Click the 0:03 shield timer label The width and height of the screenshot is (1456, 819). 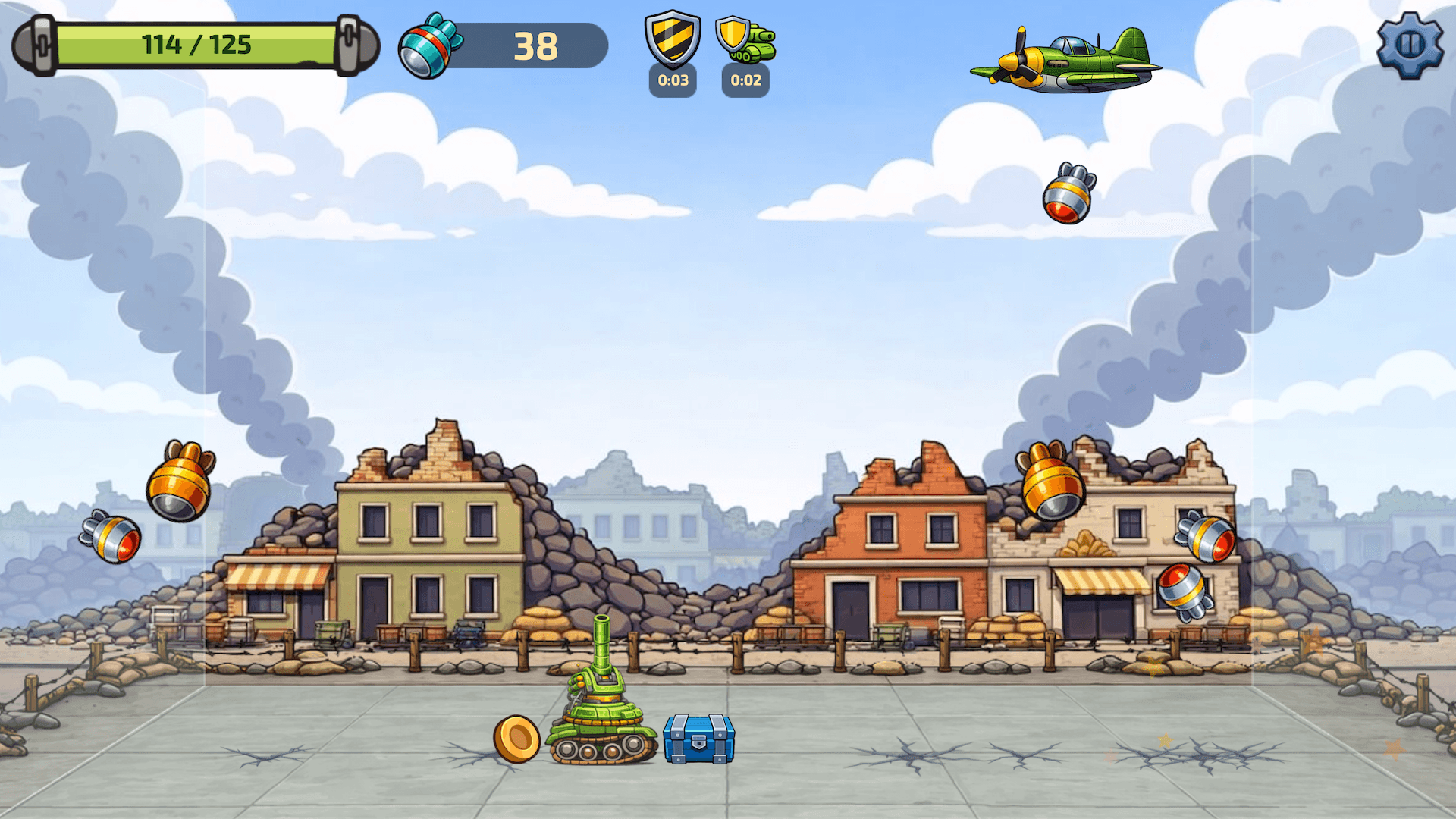click(x=672, y=81)
